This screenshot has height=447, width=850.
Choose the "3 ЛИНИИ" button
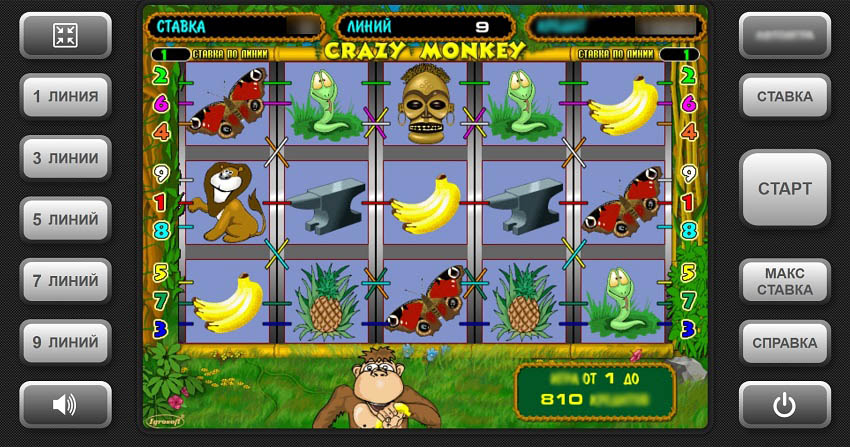pyautogui.click(x=66, y=158)
